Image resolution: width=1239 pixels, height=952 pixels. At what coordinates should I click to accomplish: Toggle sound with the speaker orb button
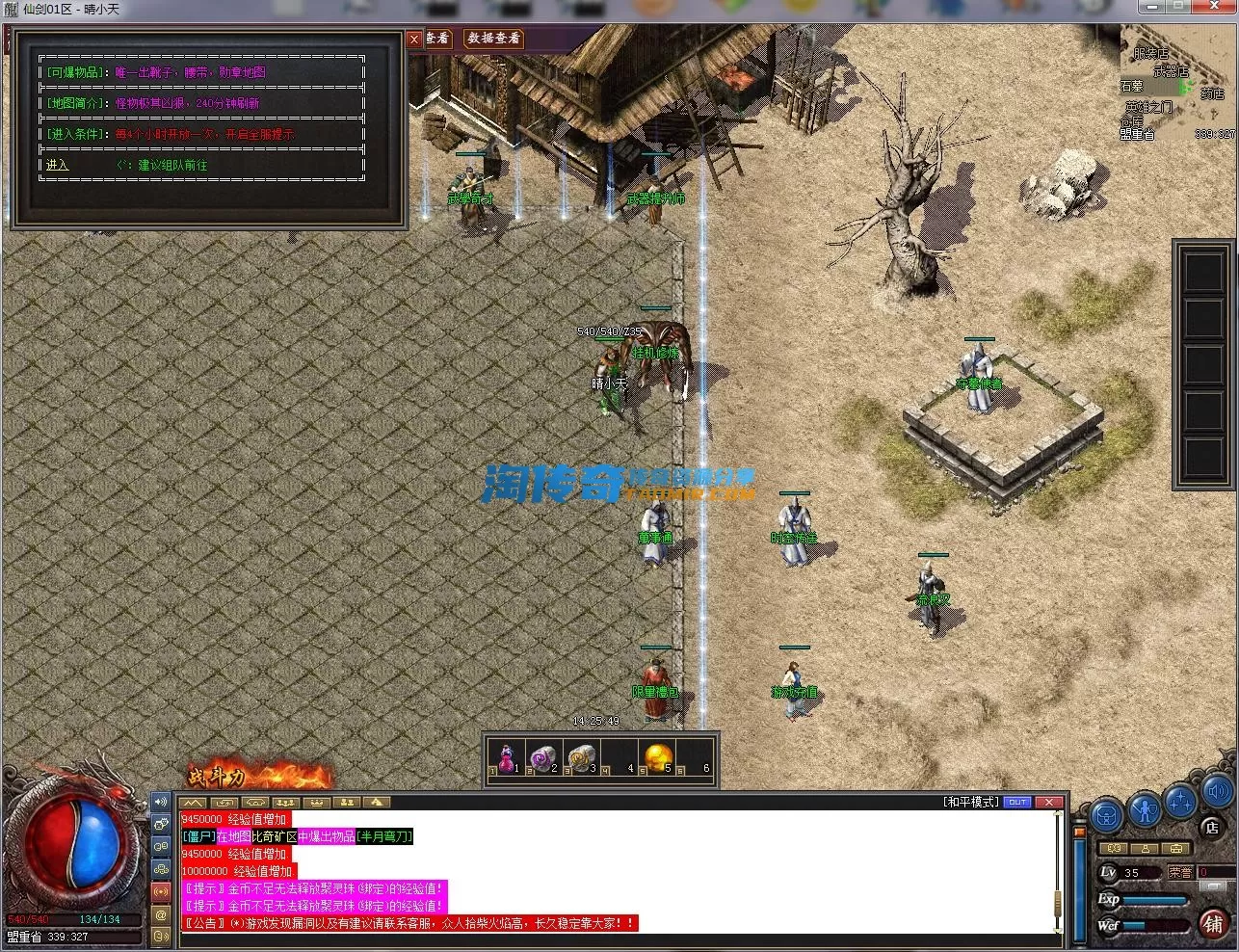[x=1217, y=793]
